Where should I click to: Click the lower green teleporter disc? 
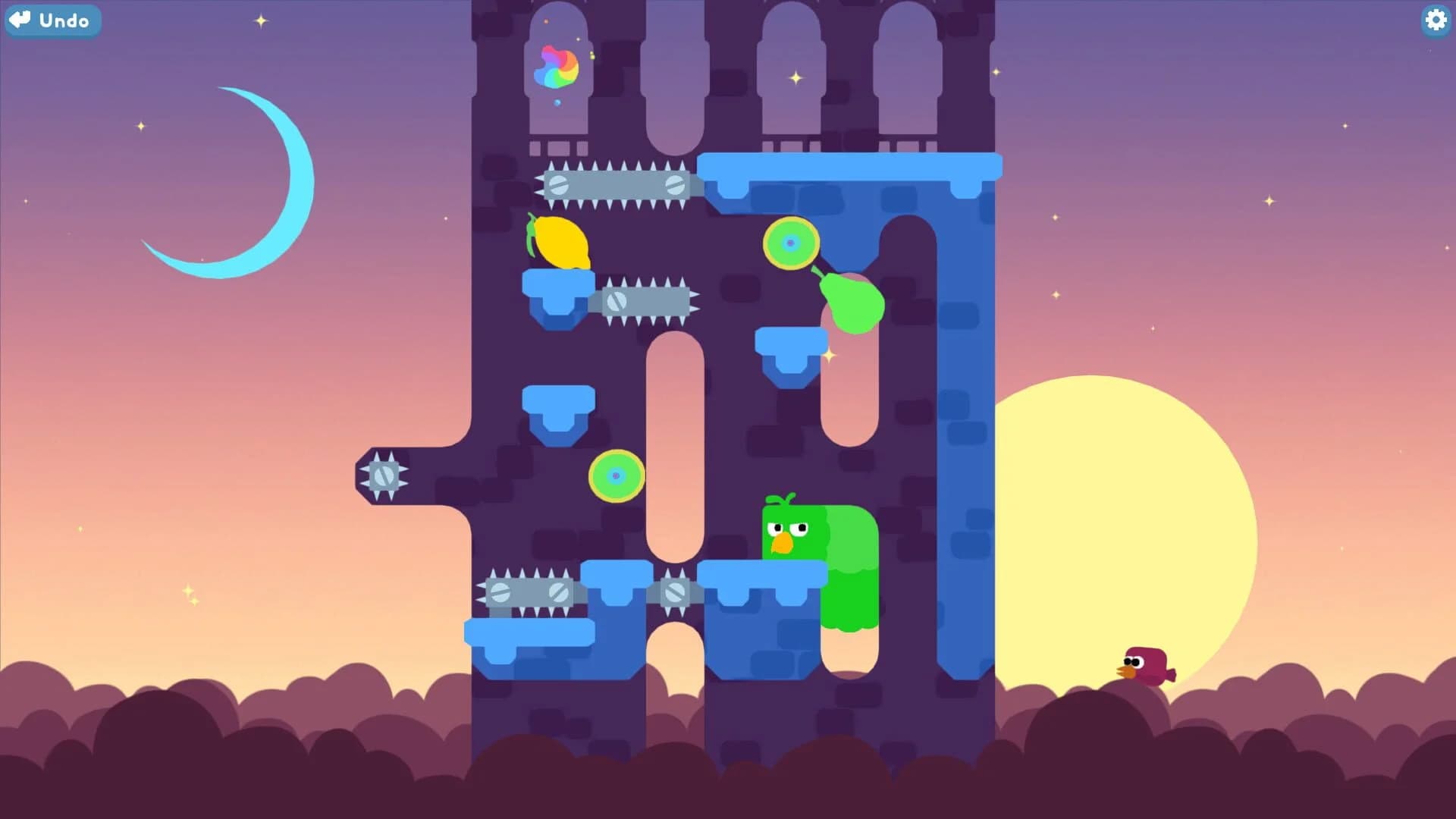[616, 474]
